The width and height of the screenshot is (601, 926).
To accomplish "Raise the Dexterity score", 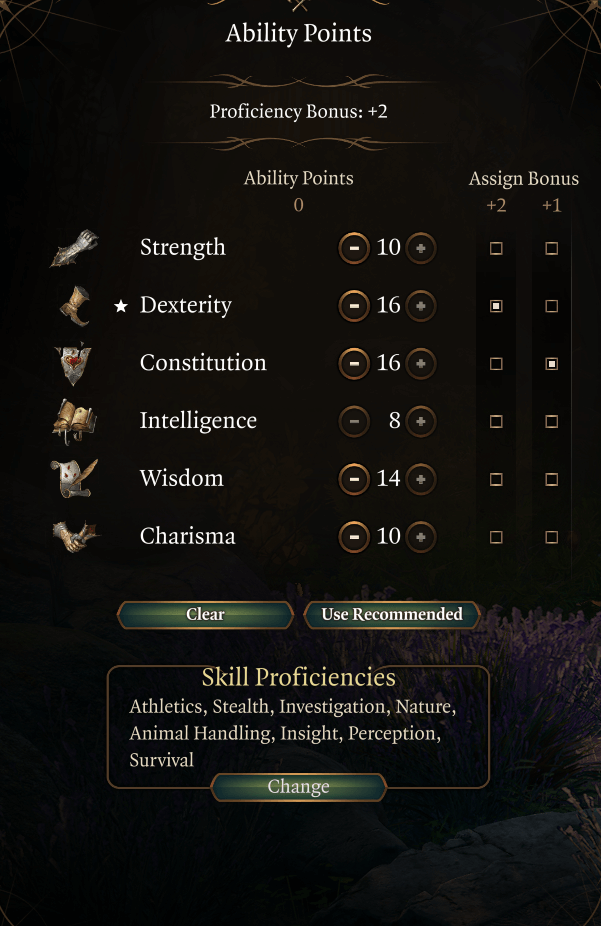I will pyautogui.click(x=421, y=306).
